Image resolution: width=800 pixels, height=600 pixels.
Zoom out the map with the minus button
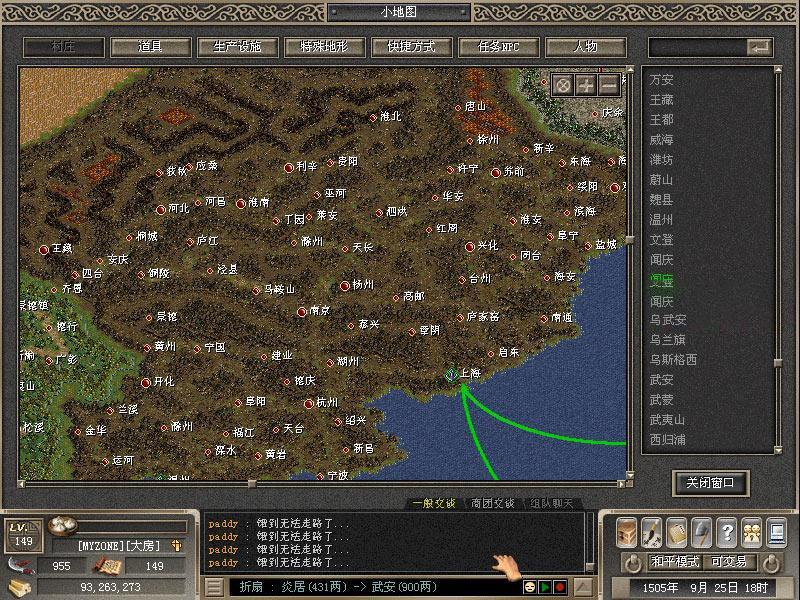(609, 84)
